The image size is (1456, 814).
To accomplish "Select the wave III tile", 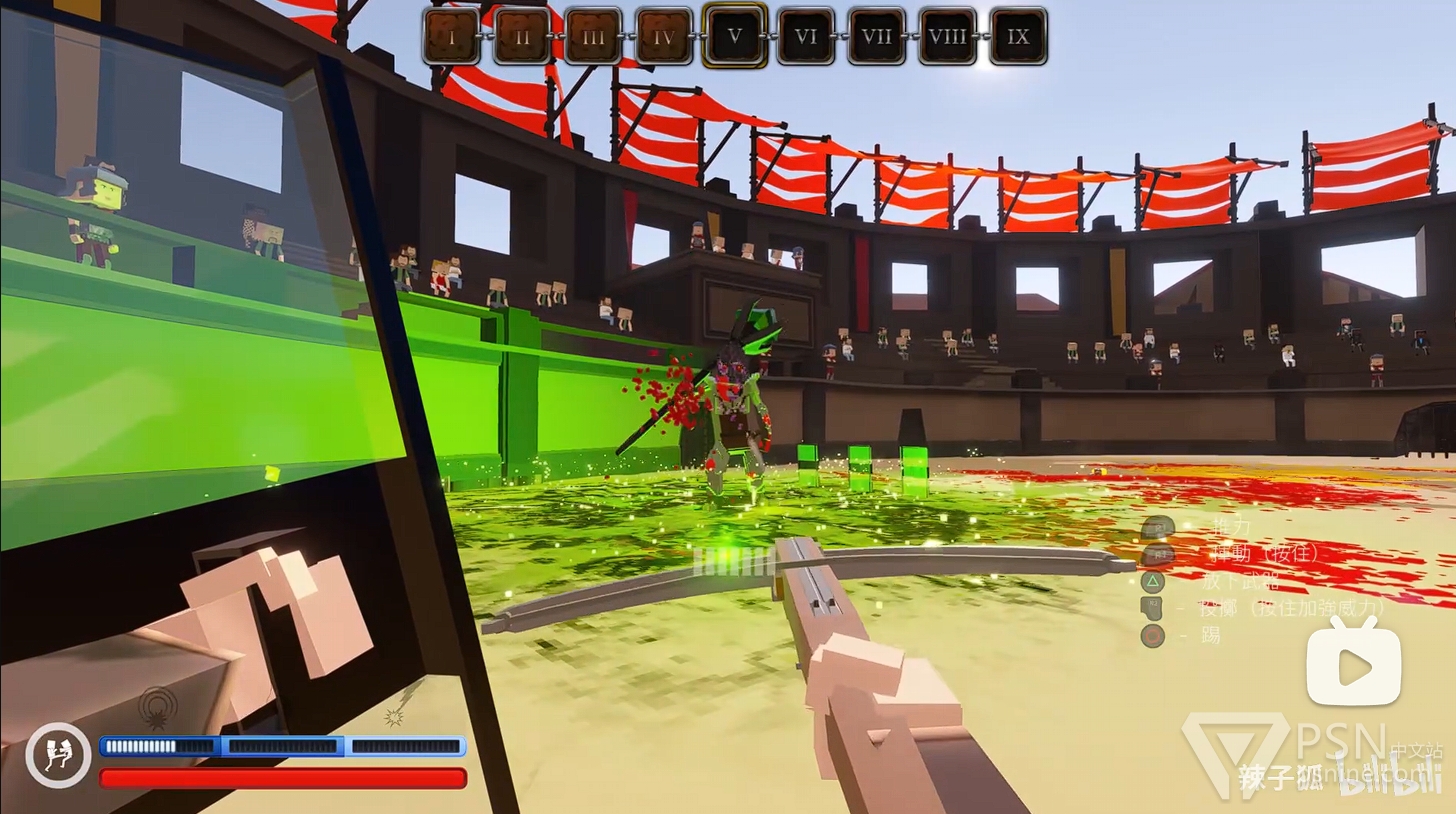I will (593, 37).
